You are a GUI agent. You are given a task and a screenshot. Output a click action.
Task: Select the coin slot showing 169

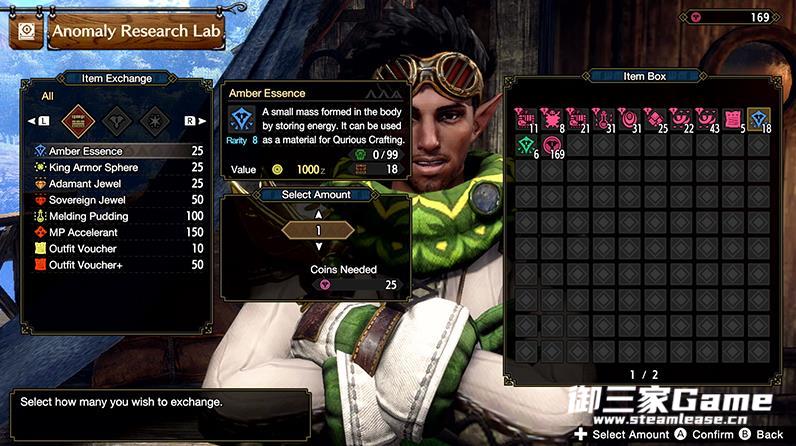coord(552,145)
